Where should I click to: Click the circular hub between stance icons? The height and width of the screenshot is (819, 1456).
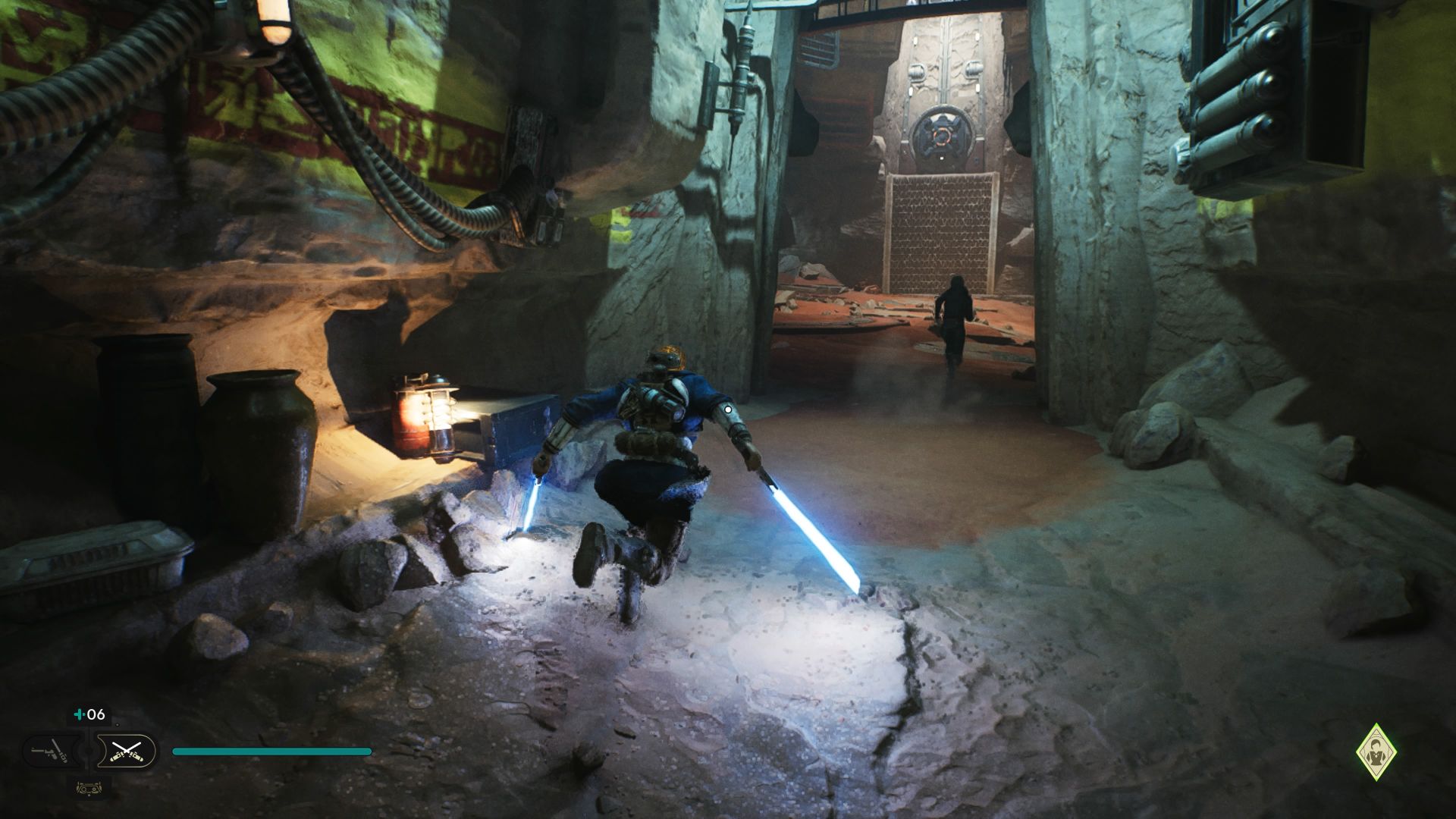(x=87, y=752)
